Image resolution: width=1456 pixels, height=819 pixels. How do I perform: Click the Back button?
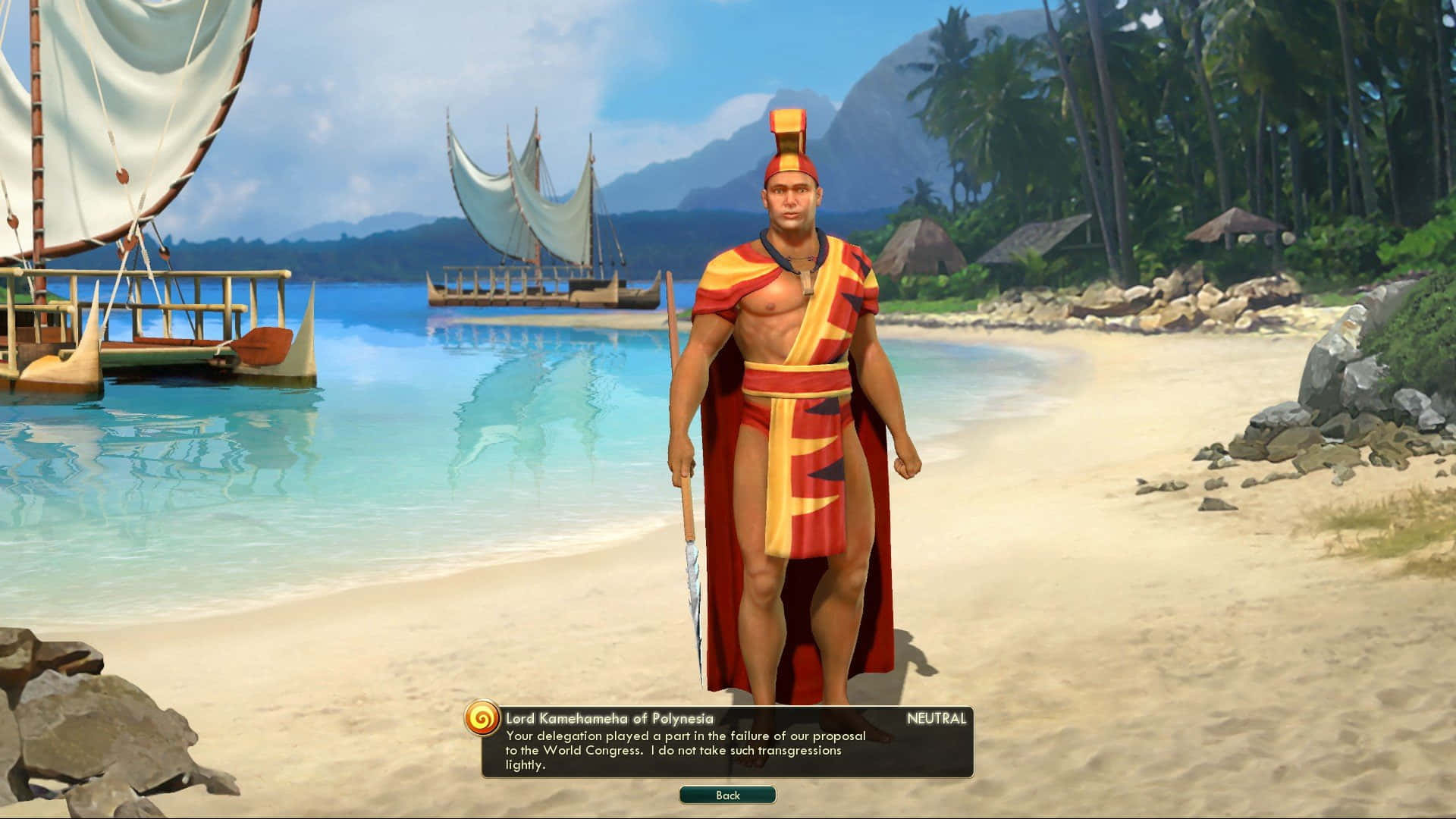[x=727, y=795]
